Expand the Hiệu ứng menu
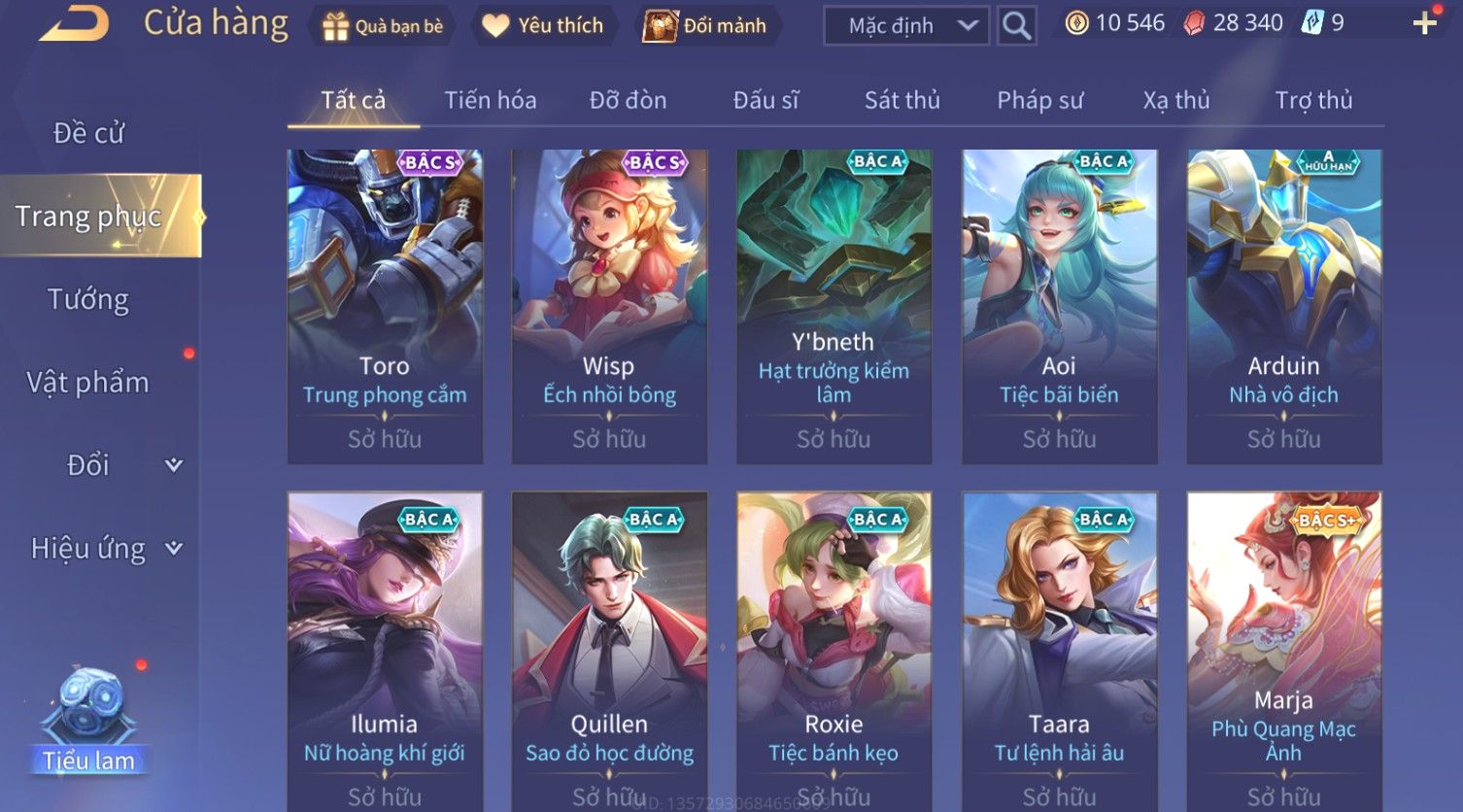The width and height of the screenshot is (1463, 812). tap(105, 549)
